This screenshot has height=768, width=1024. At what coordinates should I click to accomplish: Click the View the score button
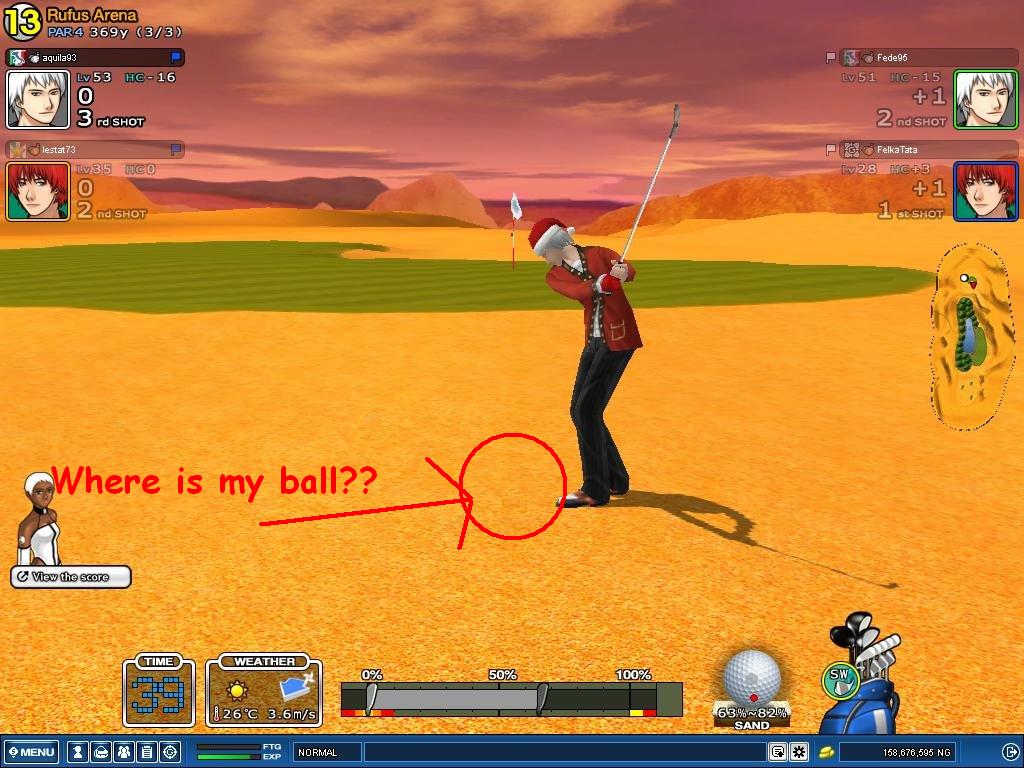71,577
